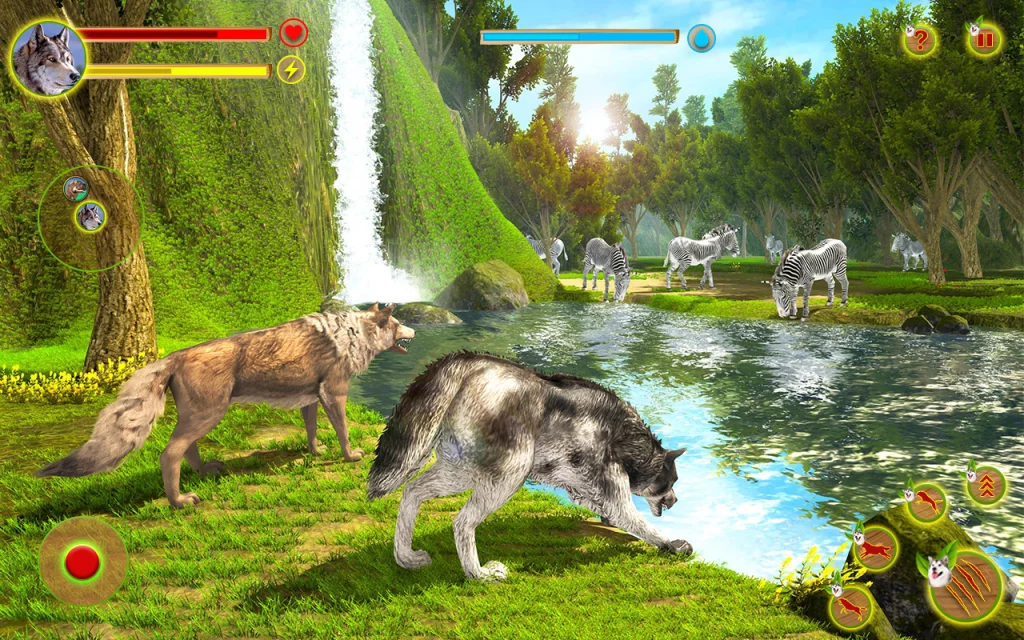Tap the triple up-arrow chevron button

[x=986, y=487]
